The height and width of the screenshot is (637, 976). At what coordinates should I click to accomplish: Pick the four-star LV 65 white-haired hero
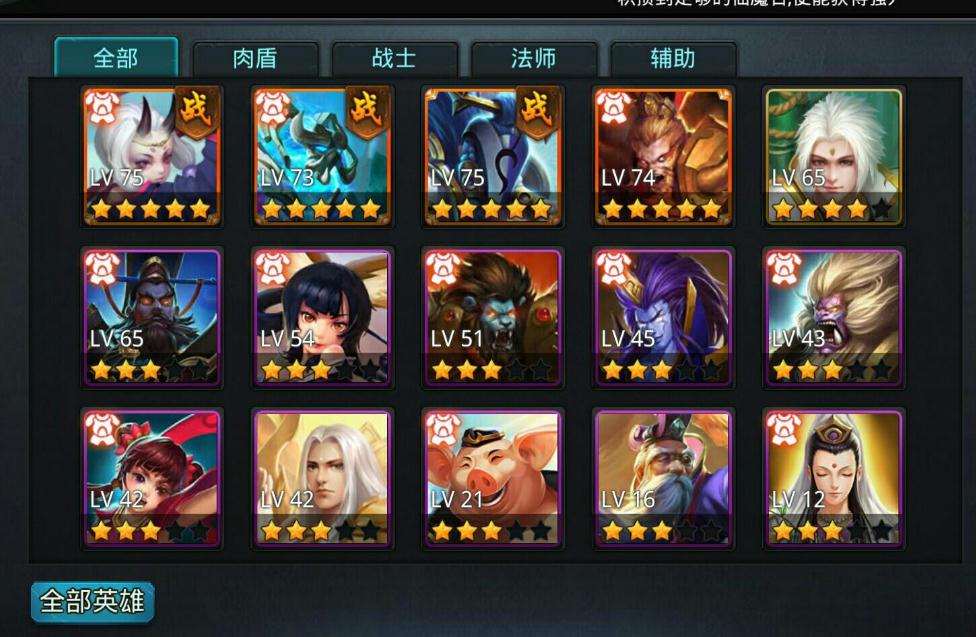coord(833,156)
